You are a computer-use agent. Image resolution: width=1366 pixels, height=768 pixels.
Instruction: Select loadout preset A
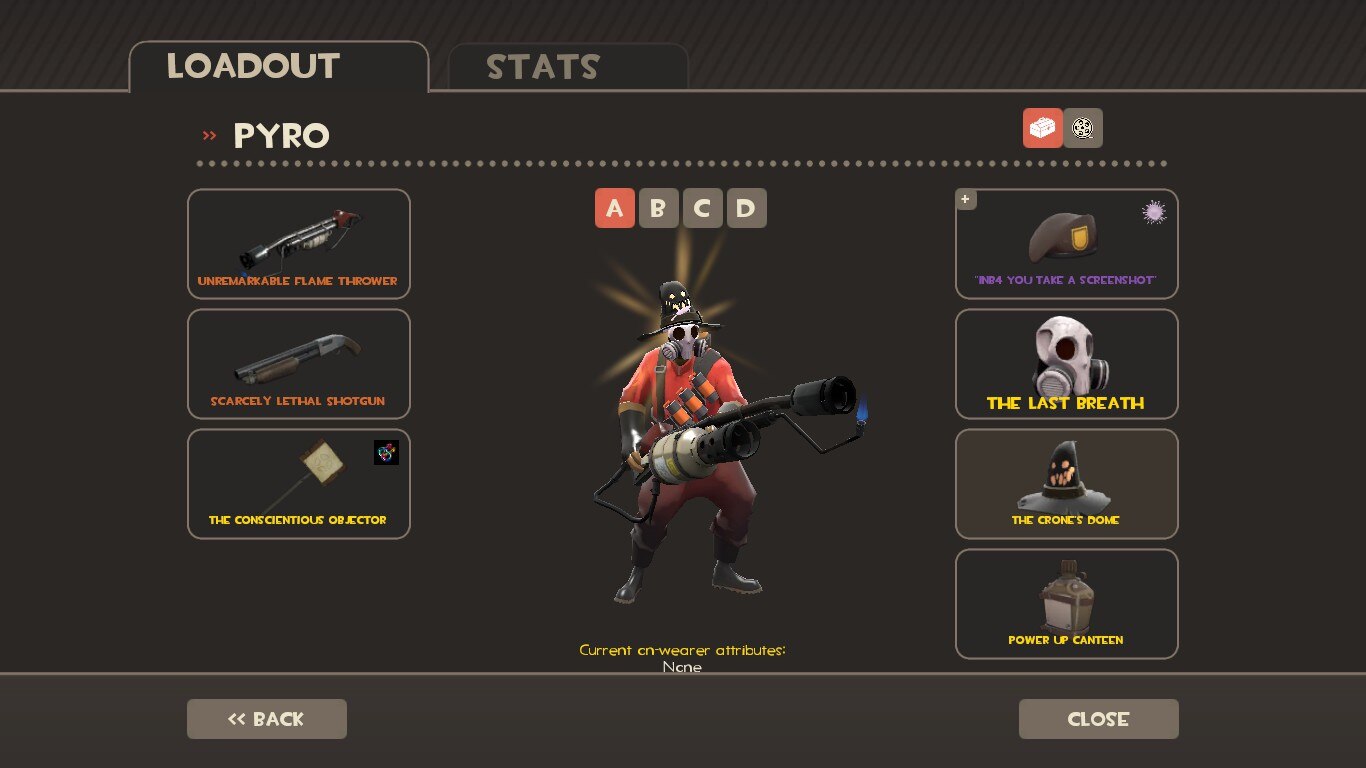tap(614, 208)
